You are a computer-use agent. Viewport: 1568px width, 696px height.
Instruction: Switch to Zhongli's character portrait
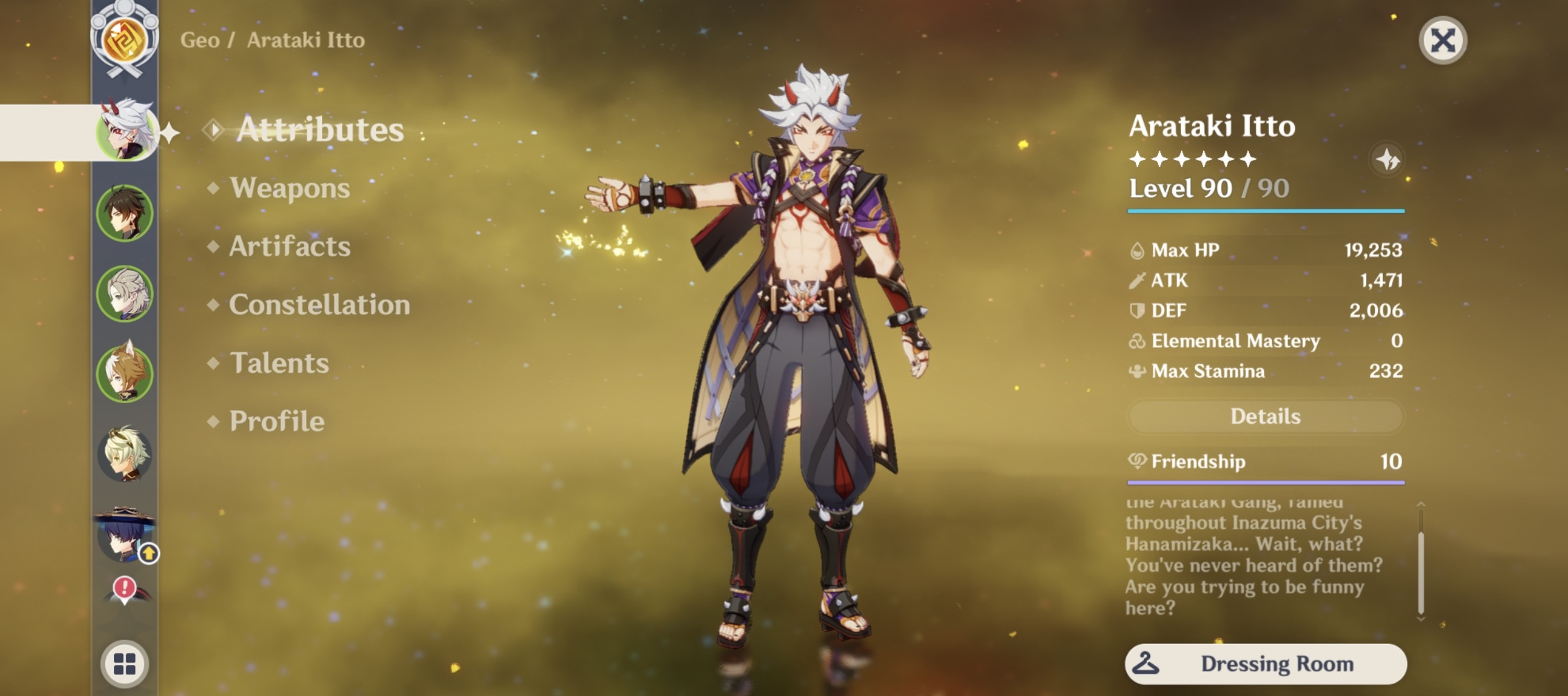pyautogui.click(x=124, y=211)
